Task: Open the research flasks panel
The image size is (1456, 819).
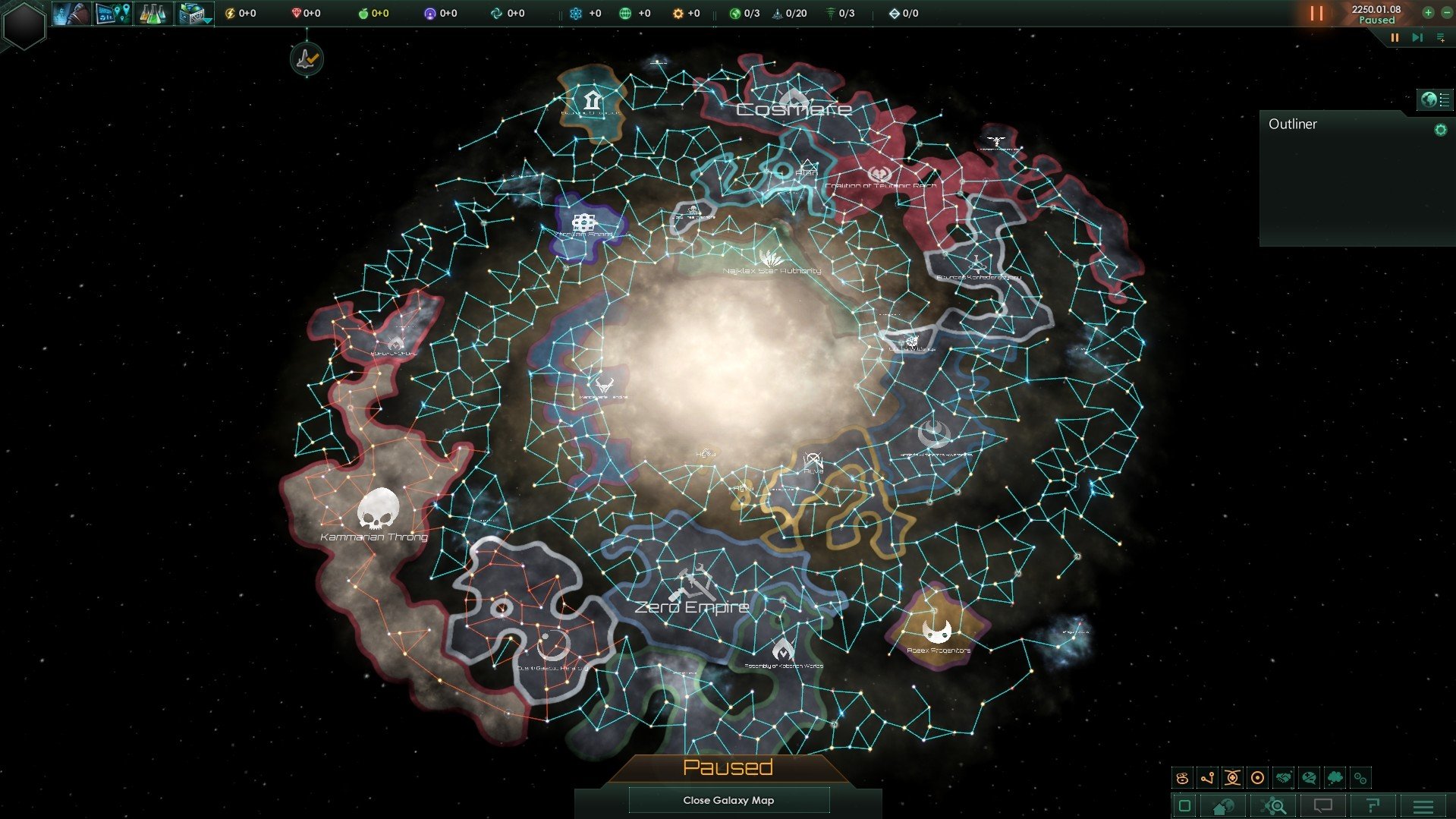Action: click(153, 14)
